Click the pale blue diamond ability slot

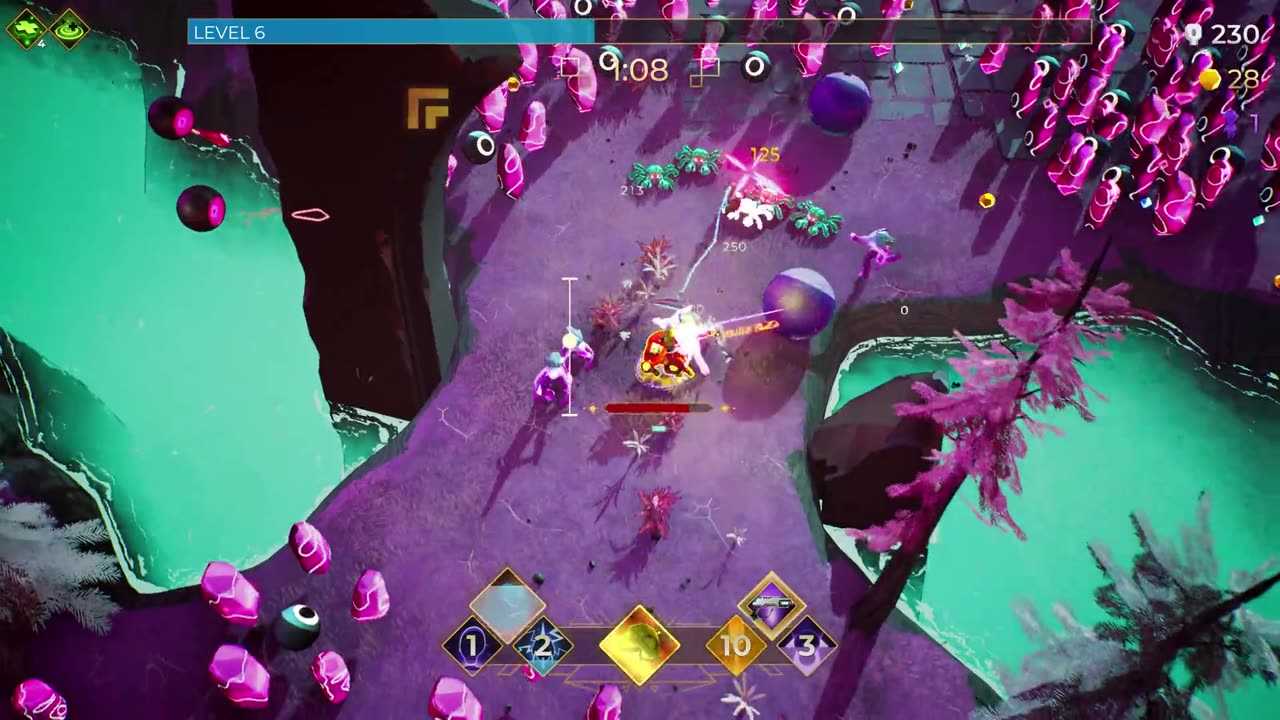pyautogui.click(x=507, y=602)
